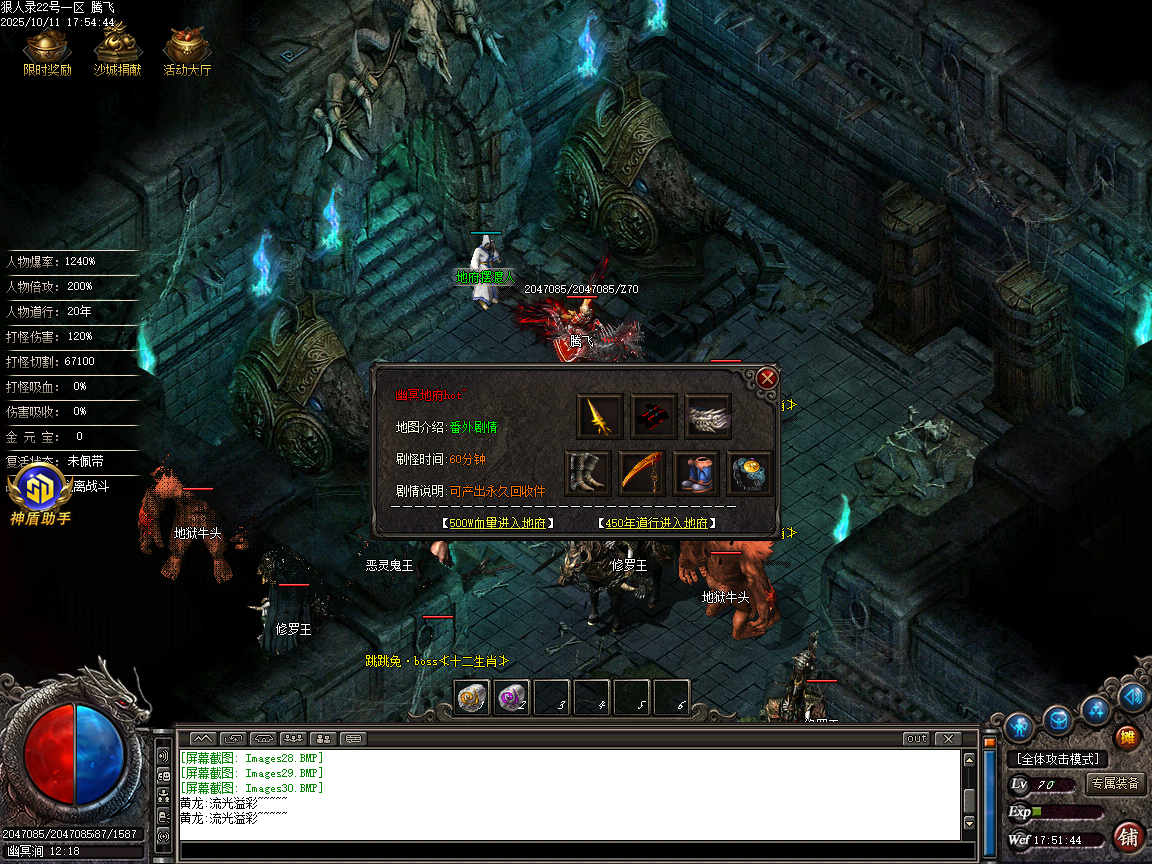Viewport: 1152px width, 864px height.
Task: Open the orange 摊 stall button
Action: coord(1127,737)
